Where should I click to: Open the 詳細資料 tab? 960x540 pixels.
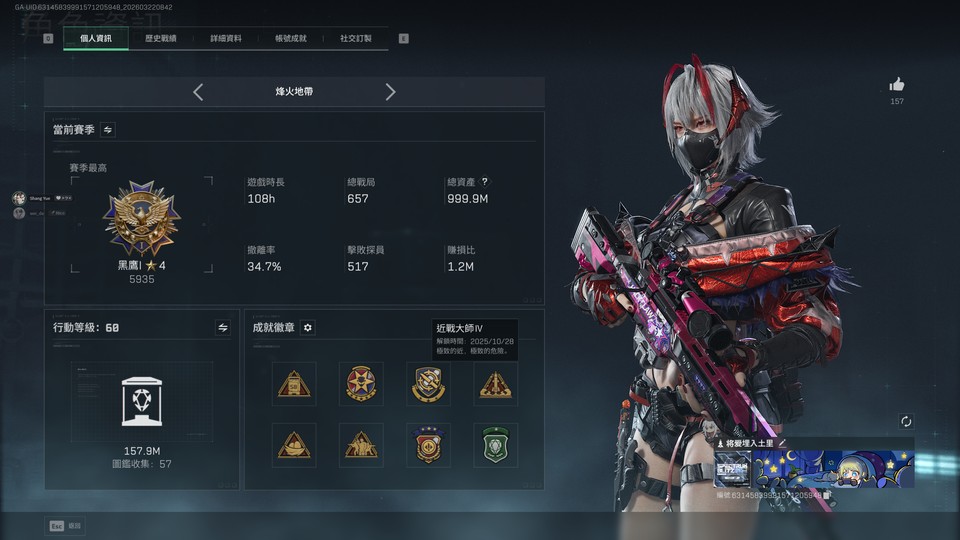(x=226, y=39)
